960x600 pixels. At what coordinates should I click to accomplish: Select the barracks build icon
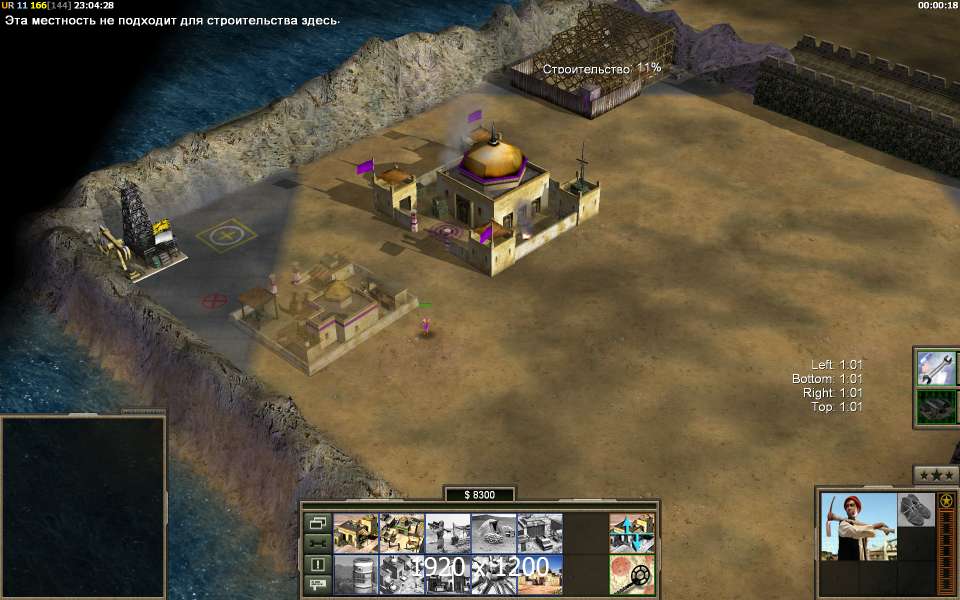pos(402,534)
